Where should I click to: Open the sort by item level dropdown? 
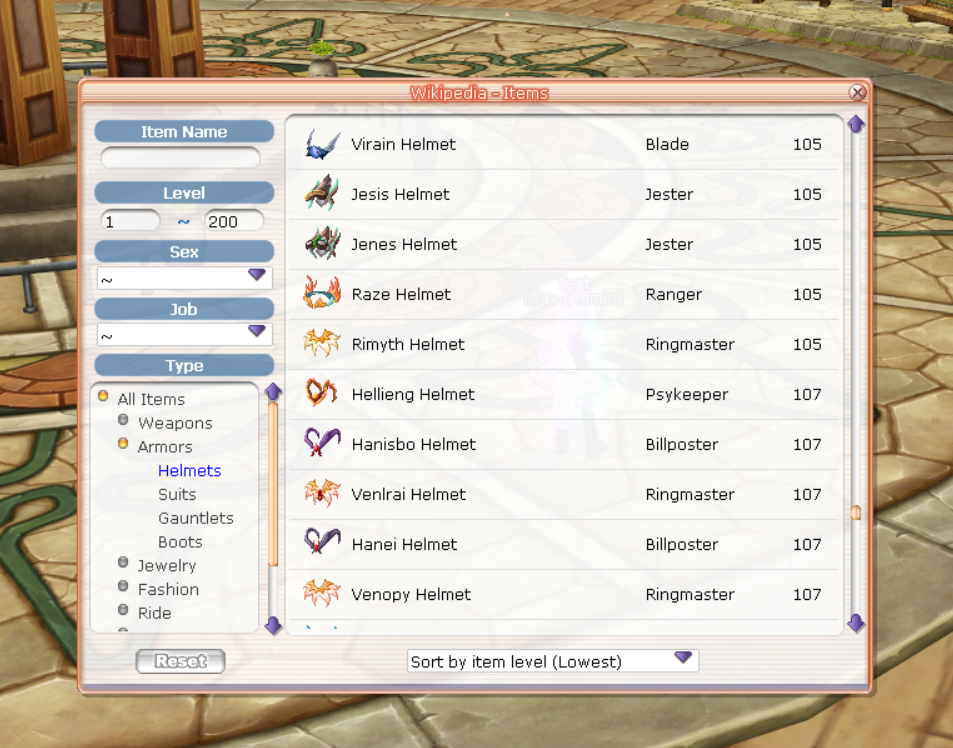pos(553,661)
